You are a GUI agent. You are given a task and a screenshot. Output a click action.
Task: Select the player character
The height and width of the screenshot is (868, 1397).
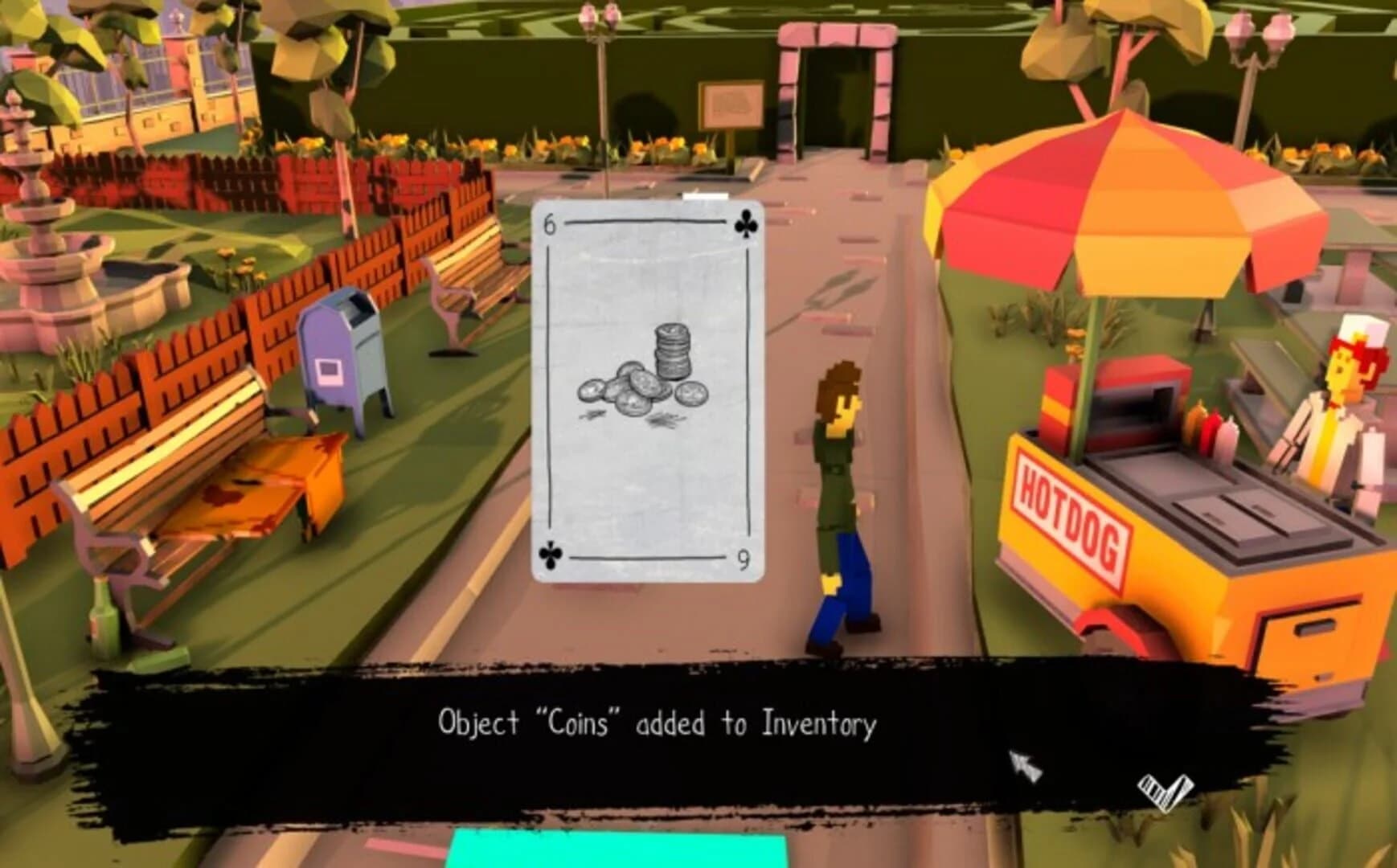(x=838, y=498)
